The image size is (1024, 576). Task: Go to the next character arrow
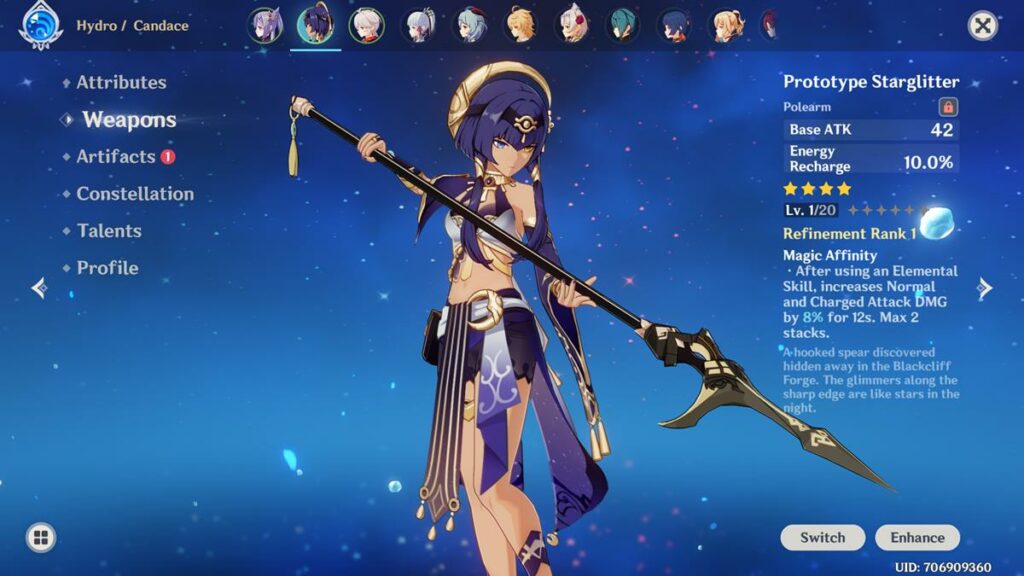(x=985, y=289)
